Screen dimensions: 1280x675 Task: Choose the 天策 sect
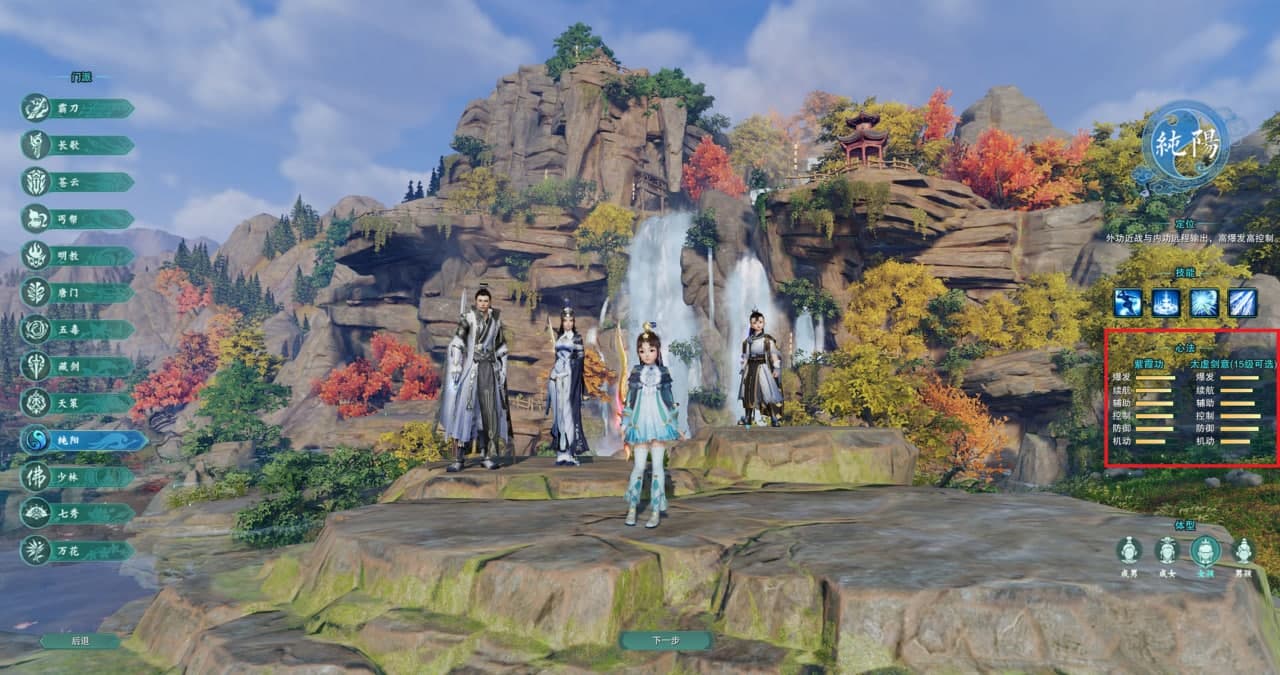(x=78, y=403)
